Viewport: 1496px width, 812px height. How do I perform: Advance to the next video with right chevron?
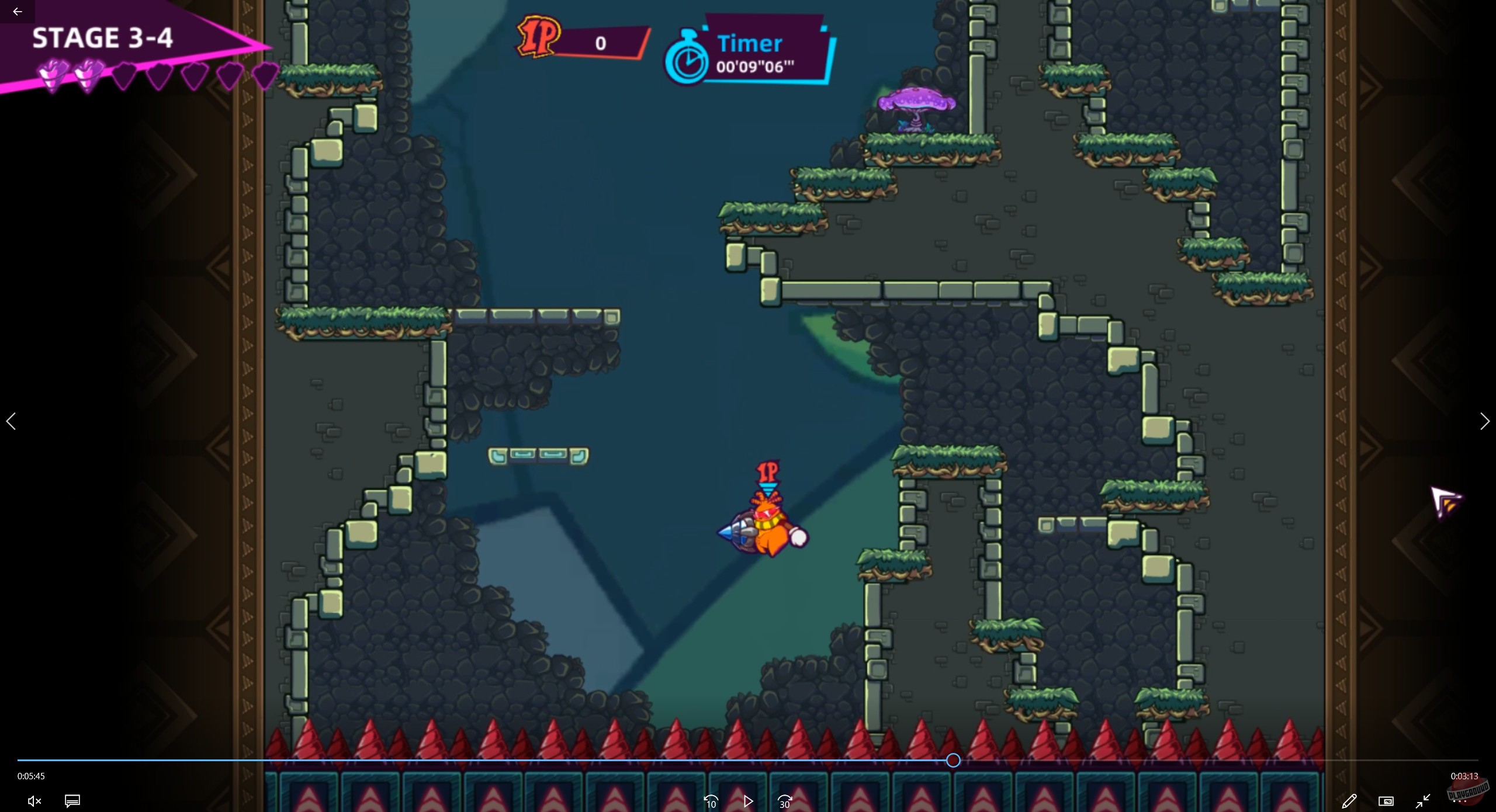coord(1484,421)
